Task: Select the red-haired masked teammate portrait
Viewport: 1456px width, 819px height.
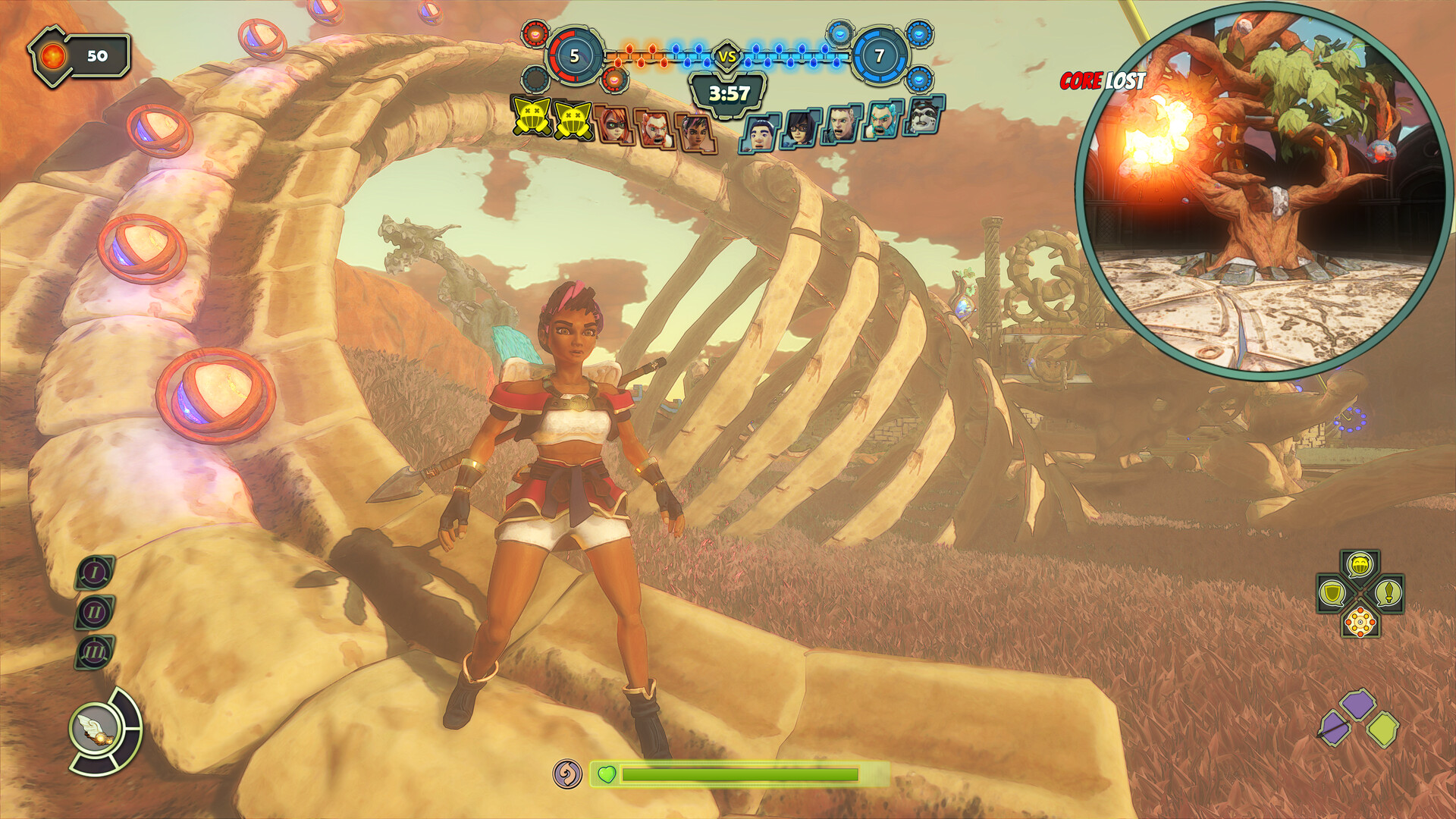Action: click(x=613, y=124)
